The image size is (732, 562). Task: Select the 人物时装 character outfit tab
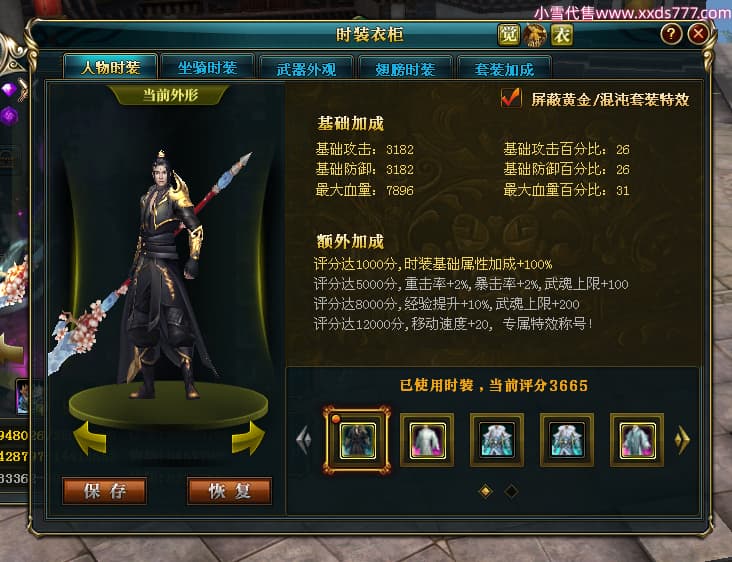point(109,68)
